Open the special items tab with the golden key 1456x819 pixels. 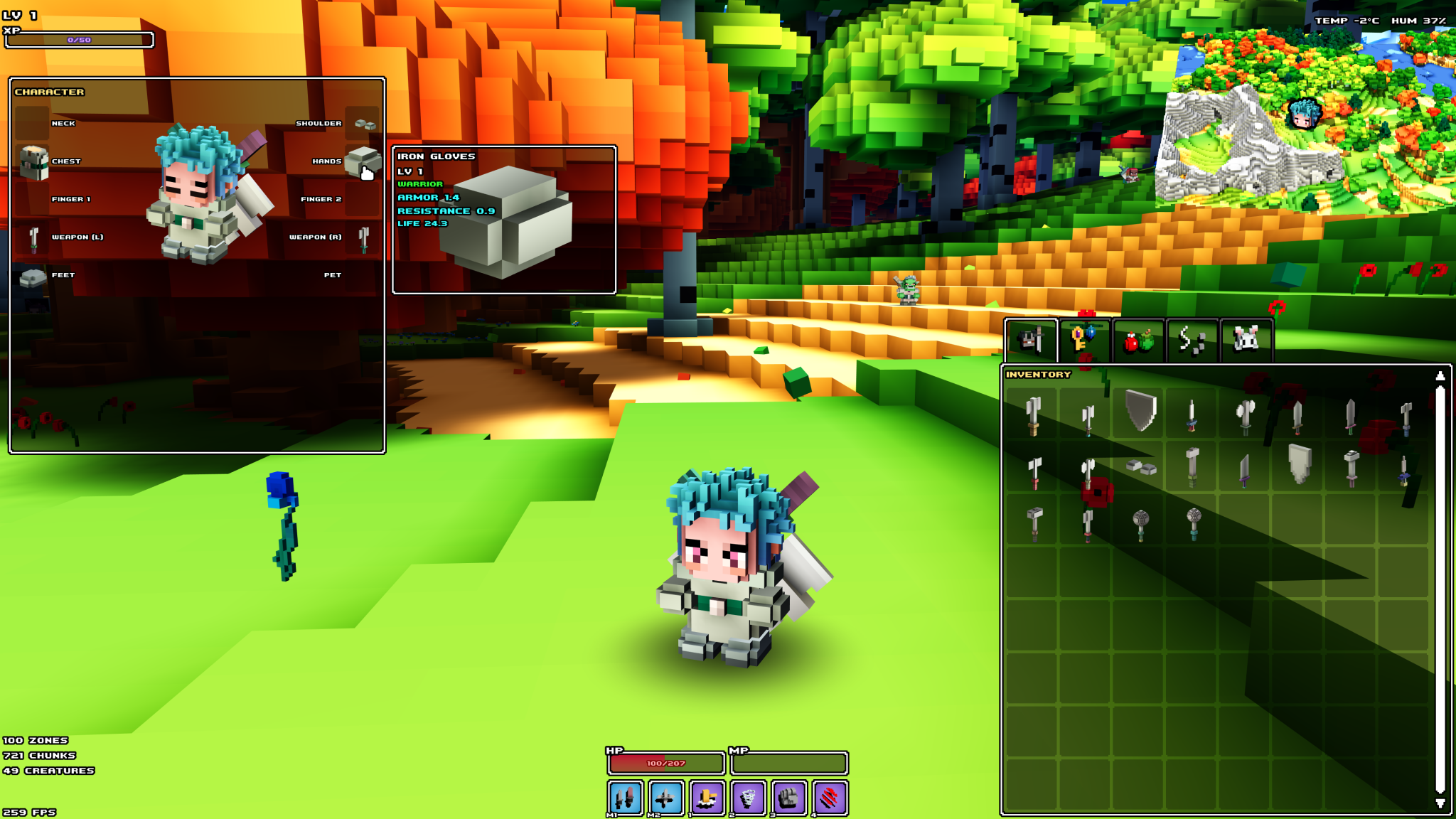pyautogui.click(x=1086, y=339)
